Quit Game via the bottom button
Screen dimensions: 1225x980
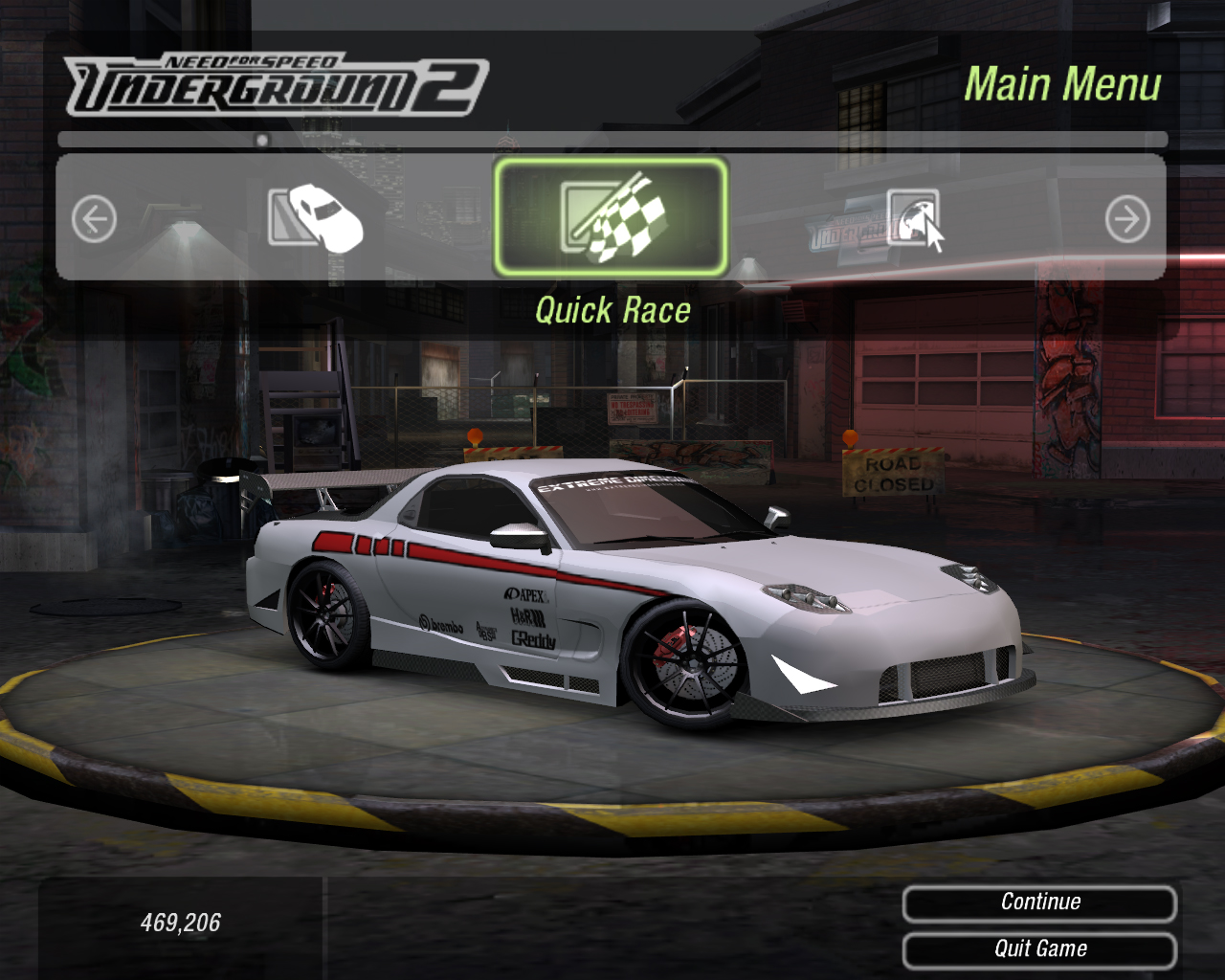(x=1039, y=949)
